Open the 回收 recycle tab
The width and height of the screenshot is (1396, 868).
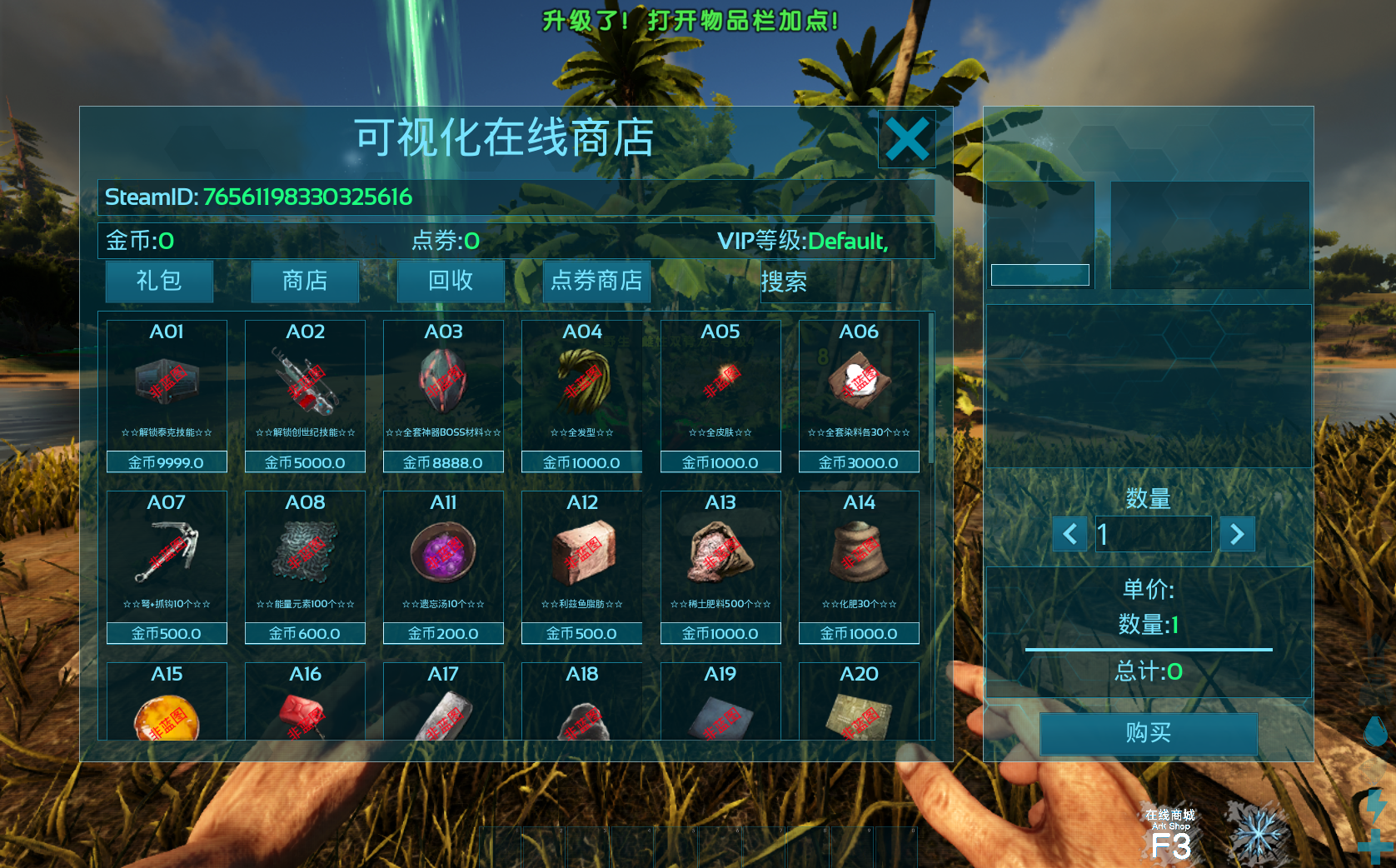point(451,281)
